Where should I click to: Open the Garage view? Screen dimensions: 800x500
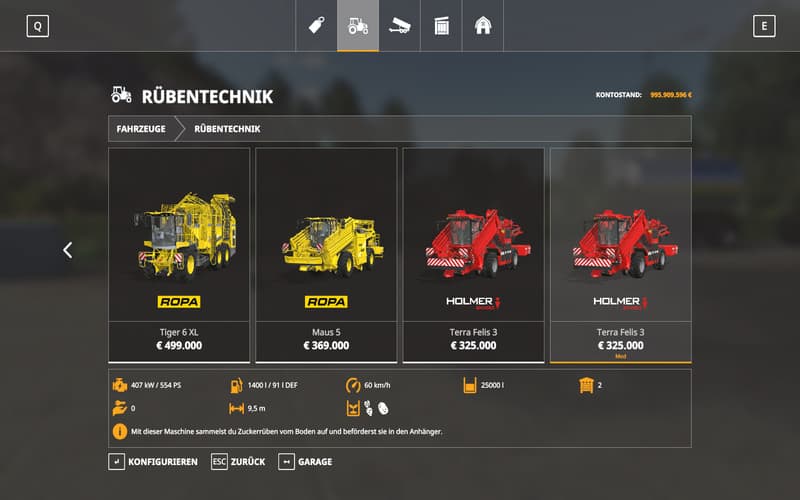305,462
